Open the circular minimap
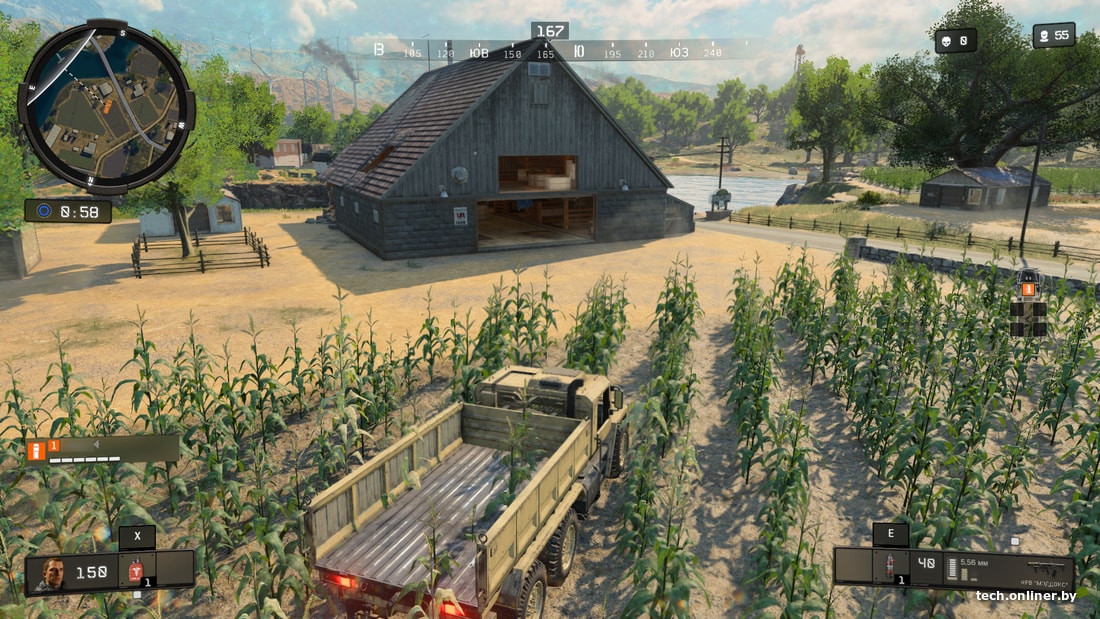This screenshot has height=619, width=1100. click(106, 106)
